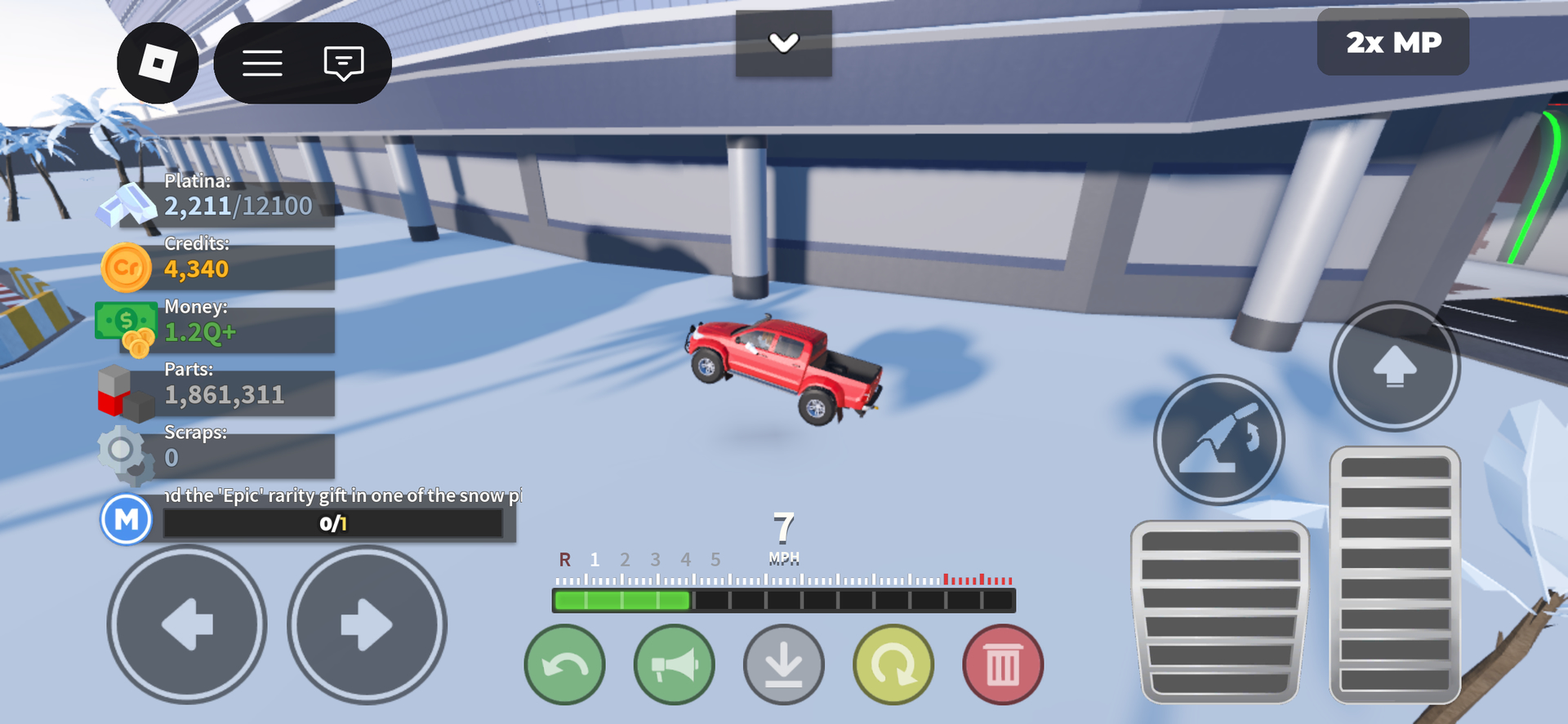This screenshot has width=1568, height=724.
Task: Steer right with the right arrow
Action: (367, 624)
